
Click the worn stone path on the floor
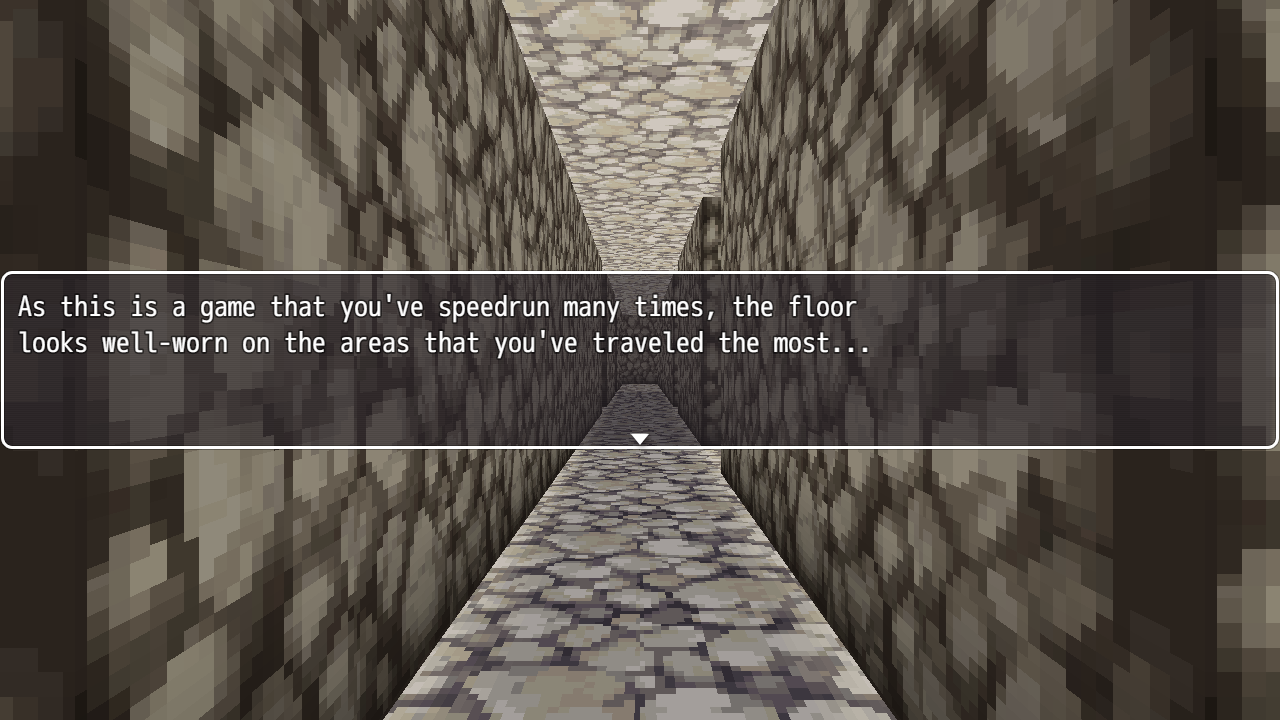[x=640, y=600]
